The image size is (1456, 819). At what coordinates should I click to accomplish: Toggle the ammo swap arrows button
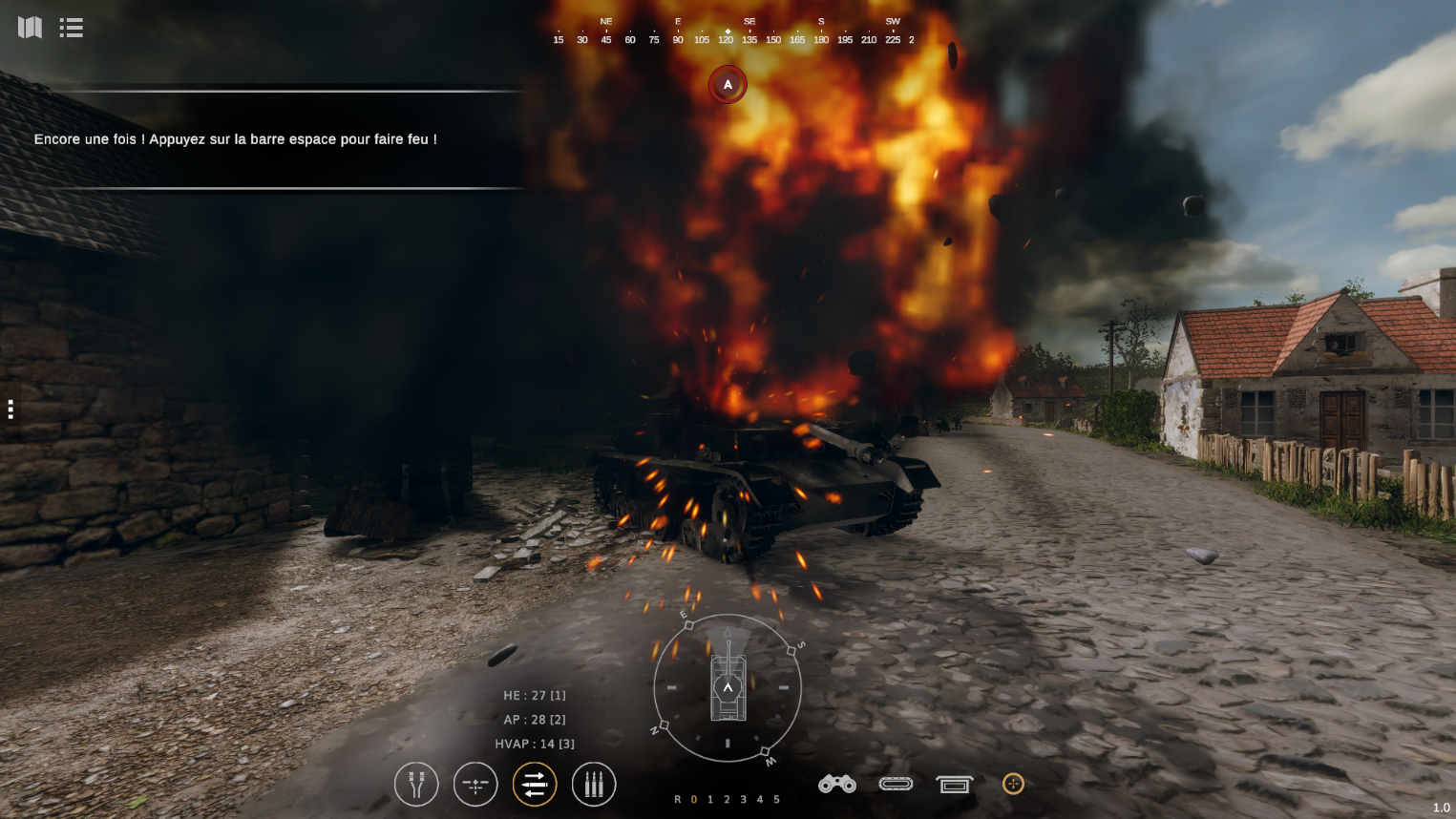point(535,785)
